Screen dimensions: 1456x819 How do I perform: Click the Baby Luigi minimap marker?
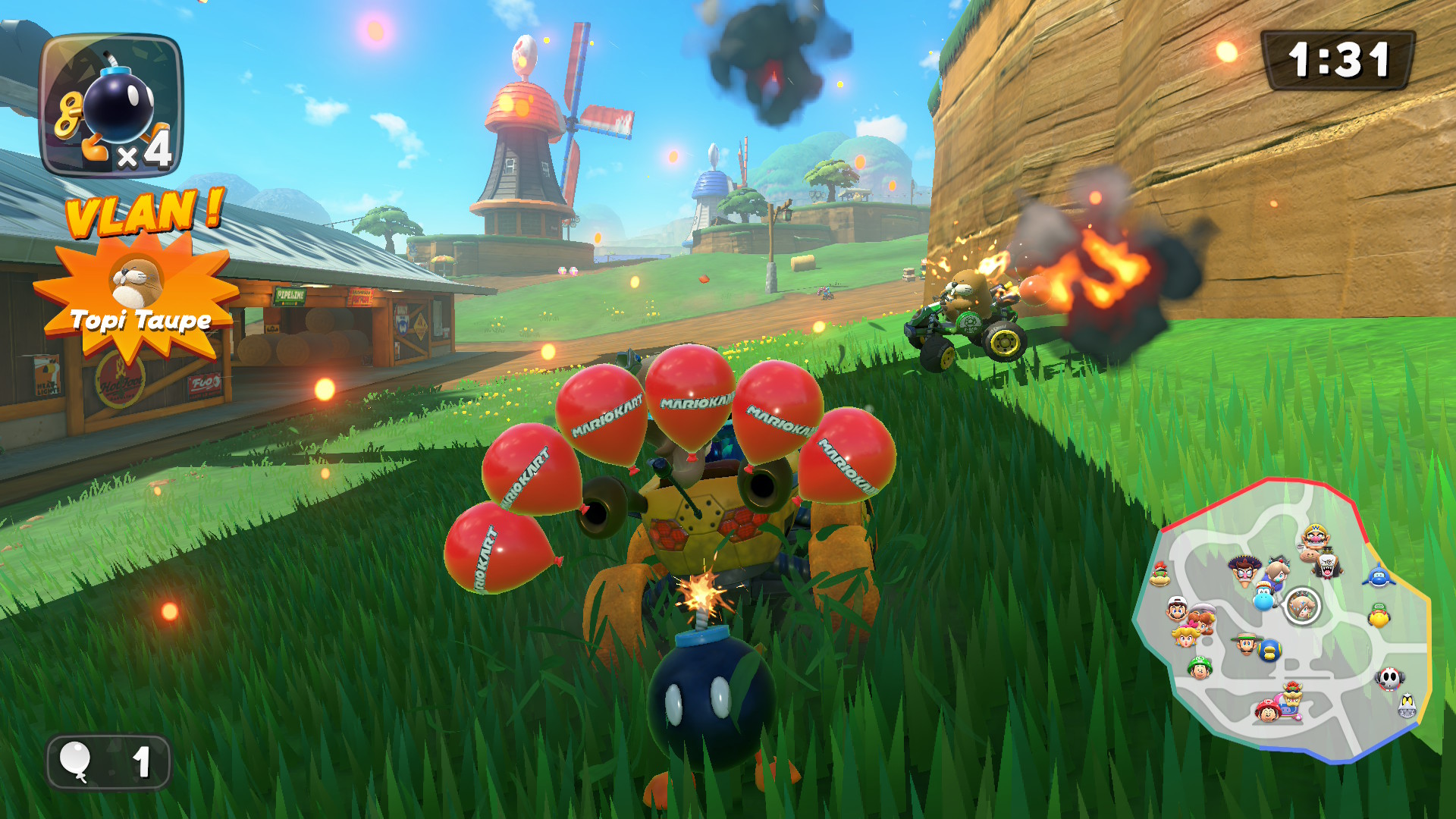1199,668
